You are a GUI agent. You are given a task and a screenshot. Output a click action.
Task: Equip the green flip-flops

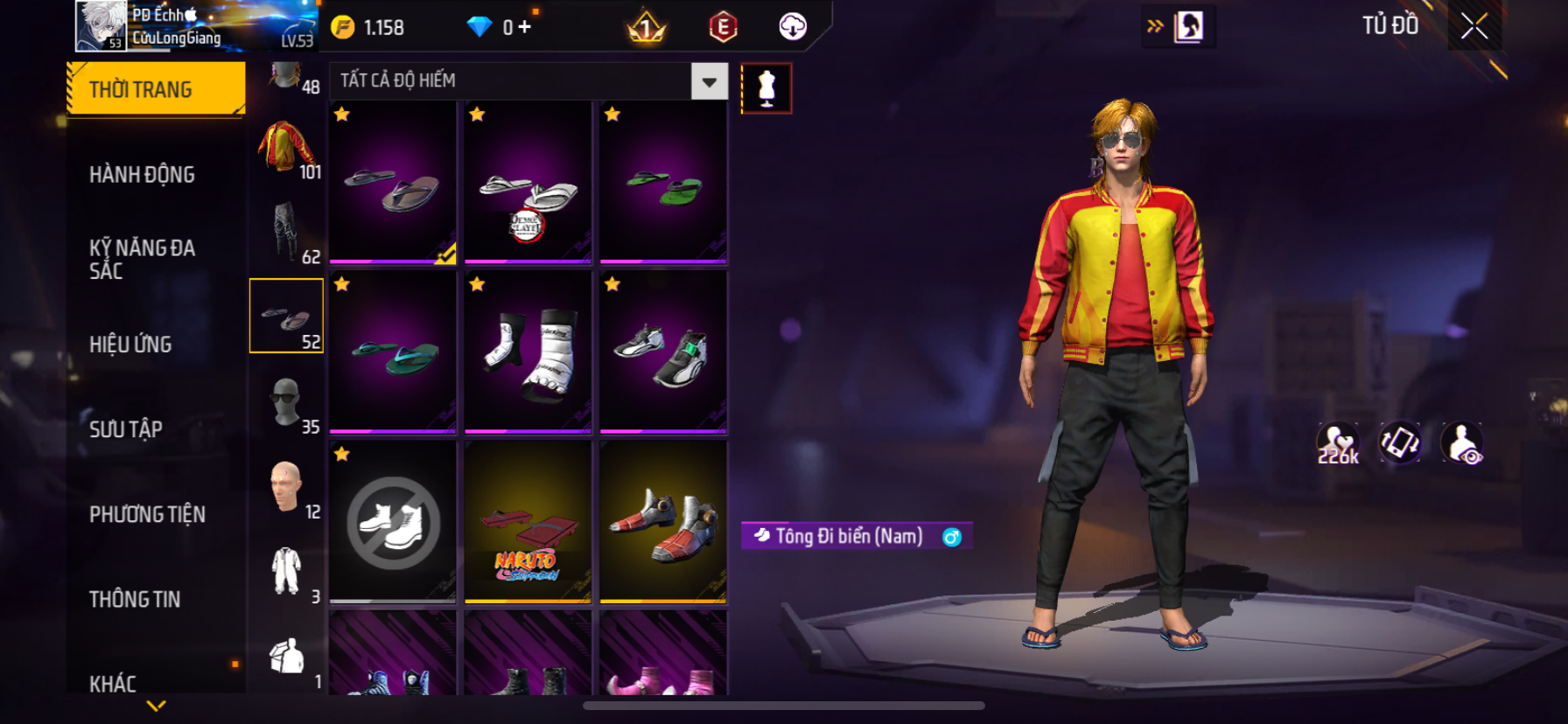[663, 183]
